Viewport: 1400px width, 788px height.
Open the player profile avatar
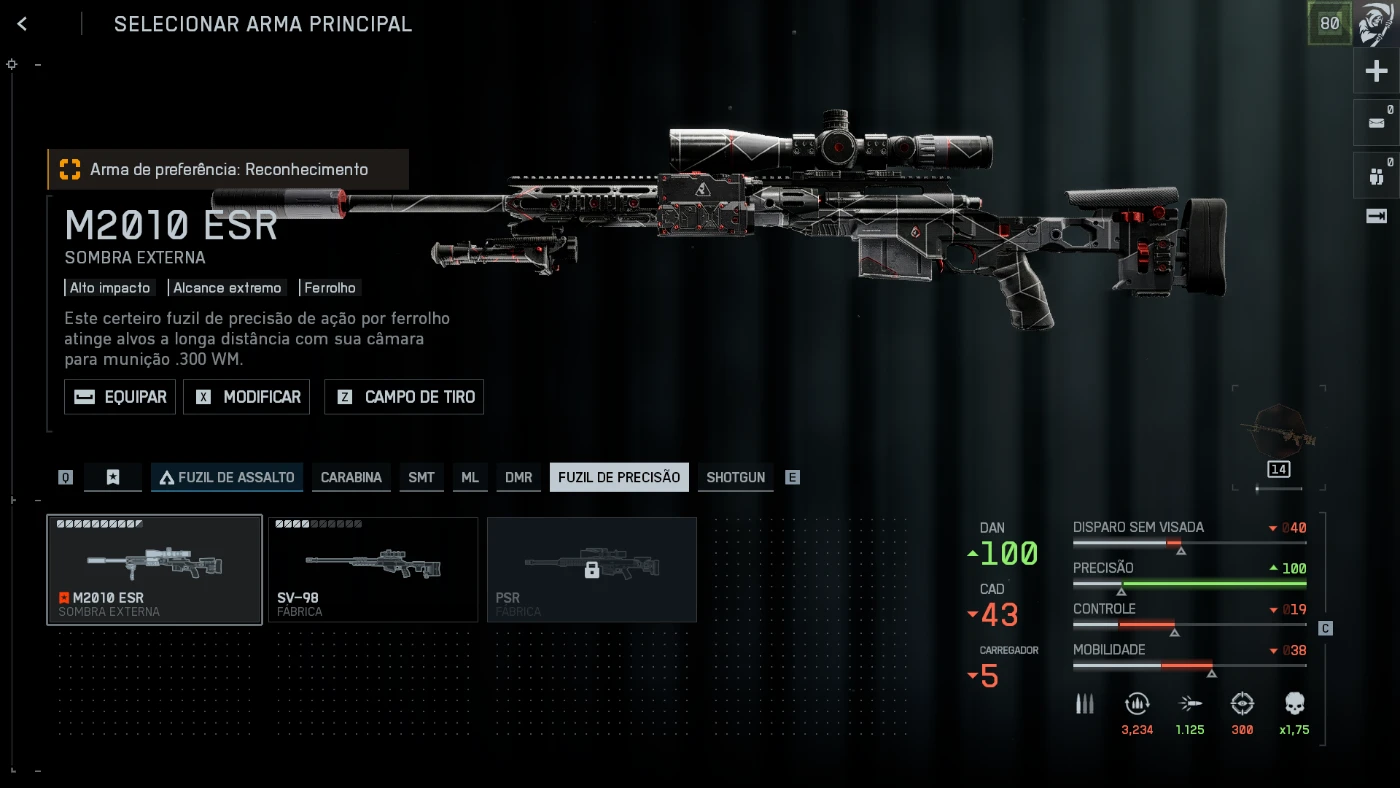(x=1377, y=24)
